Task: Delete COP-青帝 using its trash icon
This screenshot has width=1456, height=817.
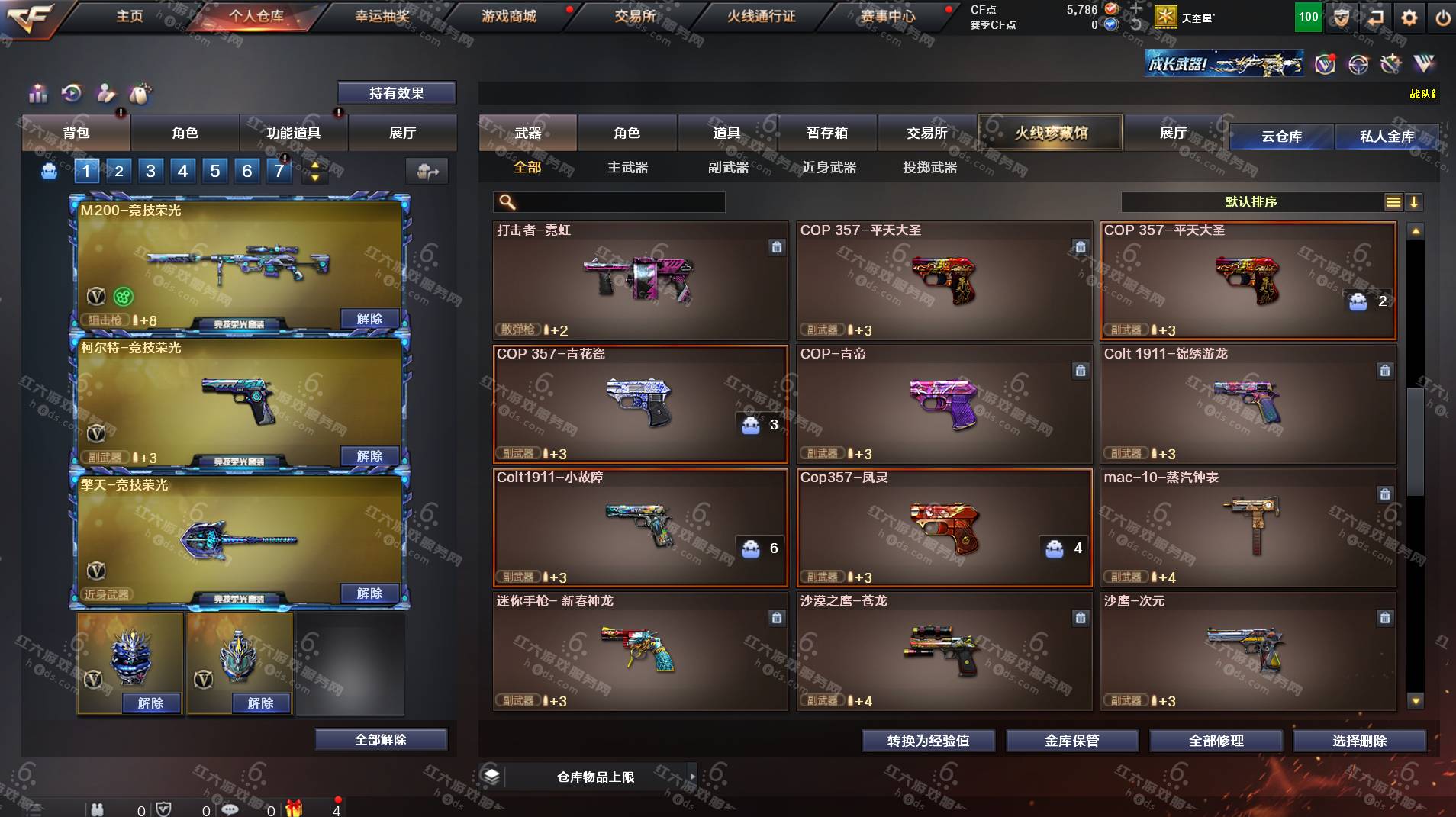Action: click(1081, 371)
